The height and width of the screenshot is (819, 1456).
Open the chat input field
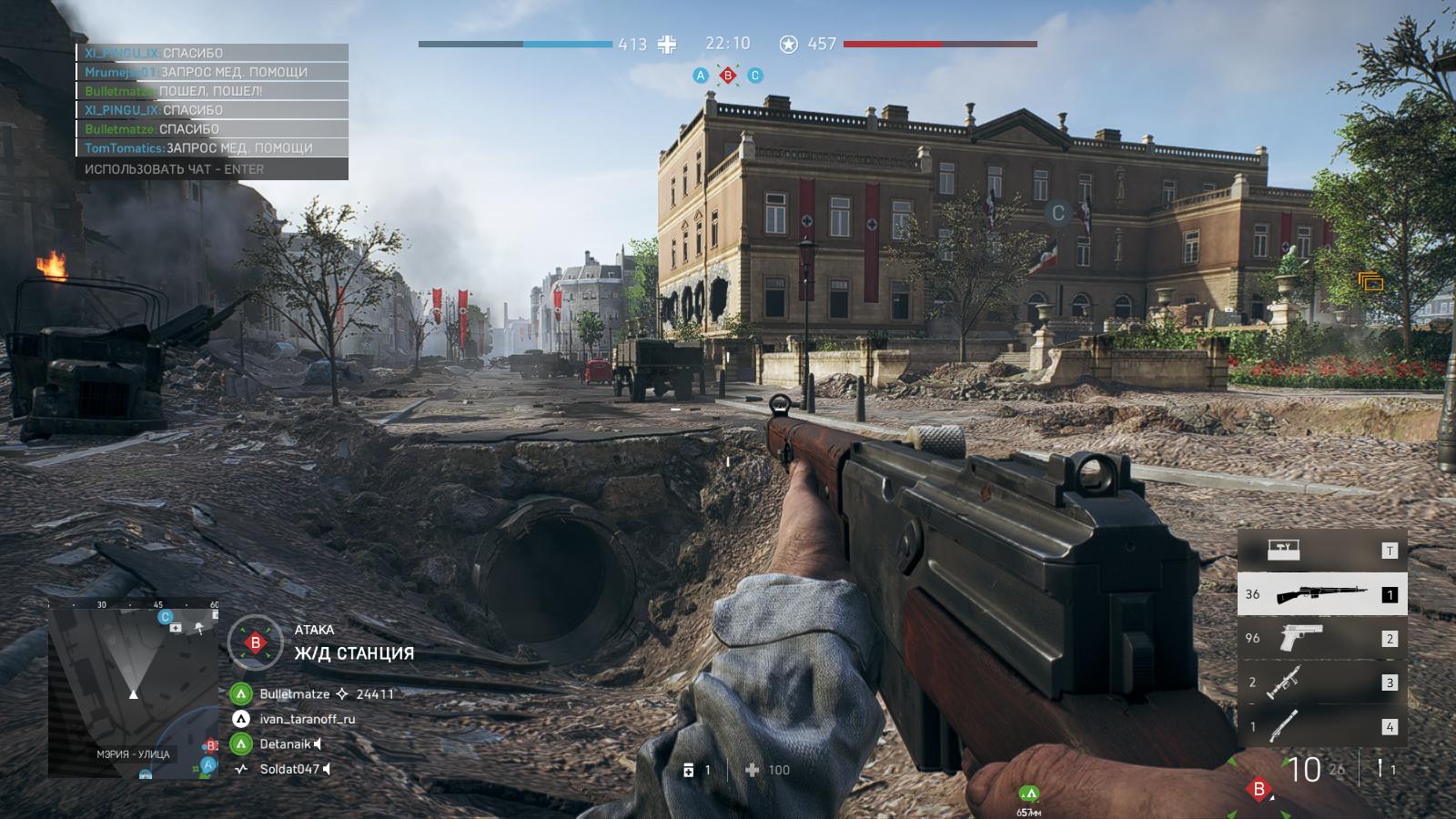[x=211, y=169]
